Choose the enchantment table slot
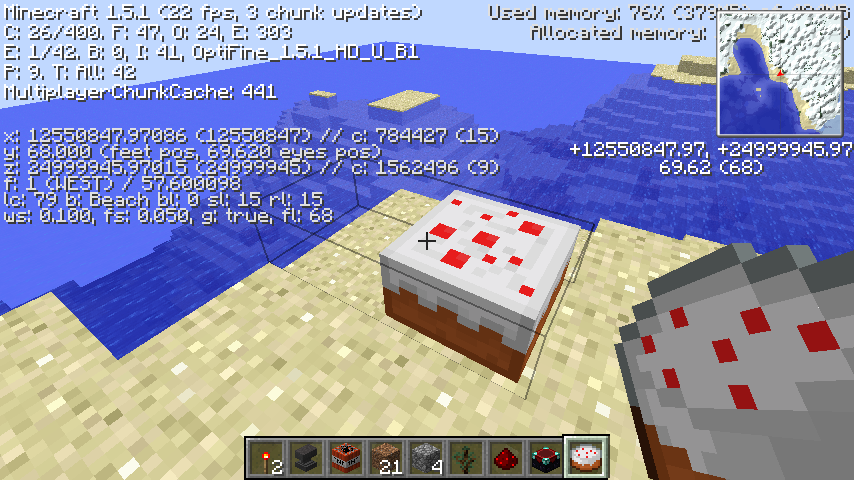 coord(543,458)
